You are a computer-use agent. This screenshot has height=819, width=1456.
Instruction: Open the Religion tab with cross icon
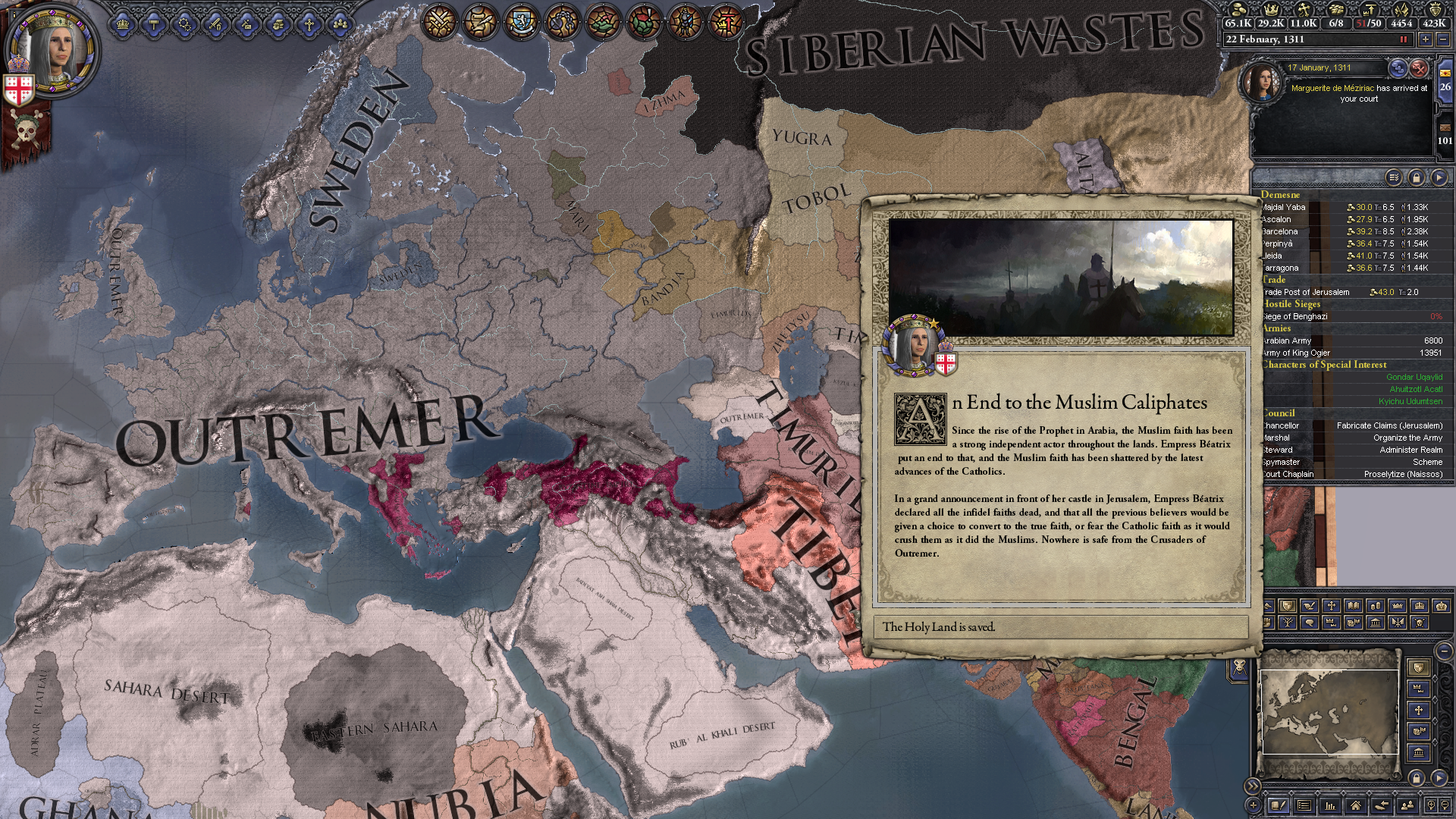point(309,24)
